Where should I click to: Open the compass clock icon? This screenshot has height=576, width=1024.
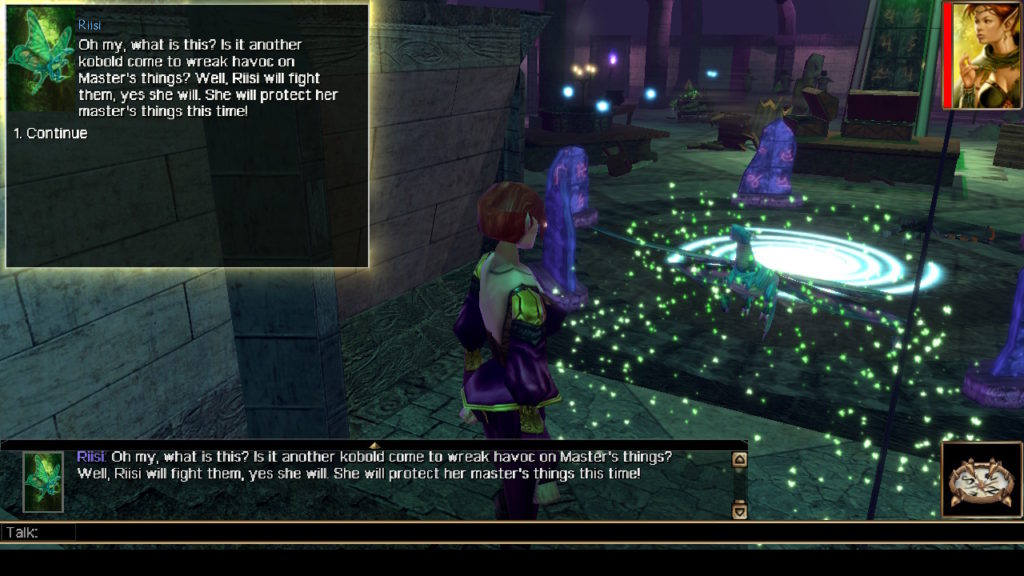coord(981,480)
